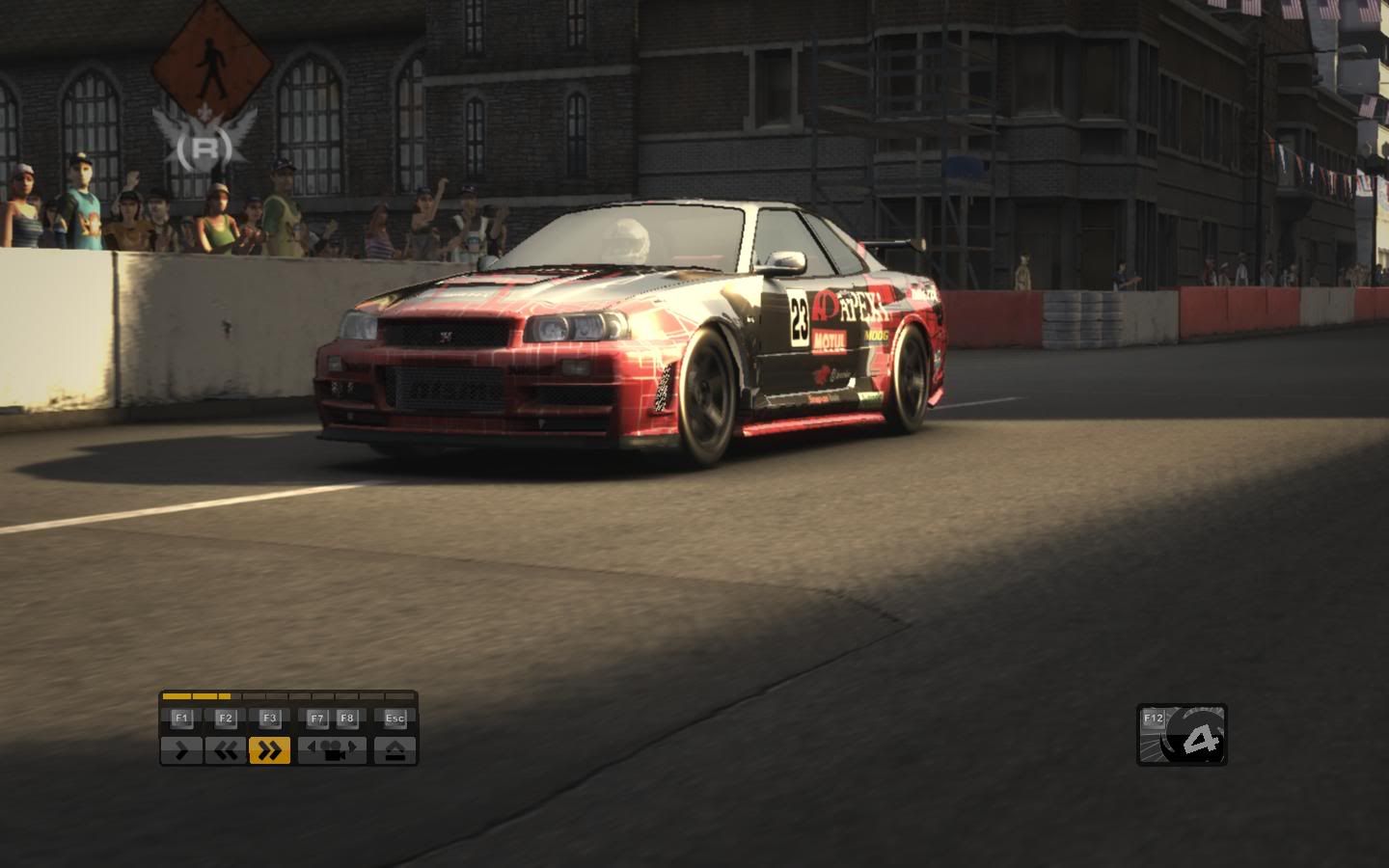Click the highlighted fast-forward button
The width and height of the screenshot is (1389, 868).
pyautogui.click(x=269, y=750)
